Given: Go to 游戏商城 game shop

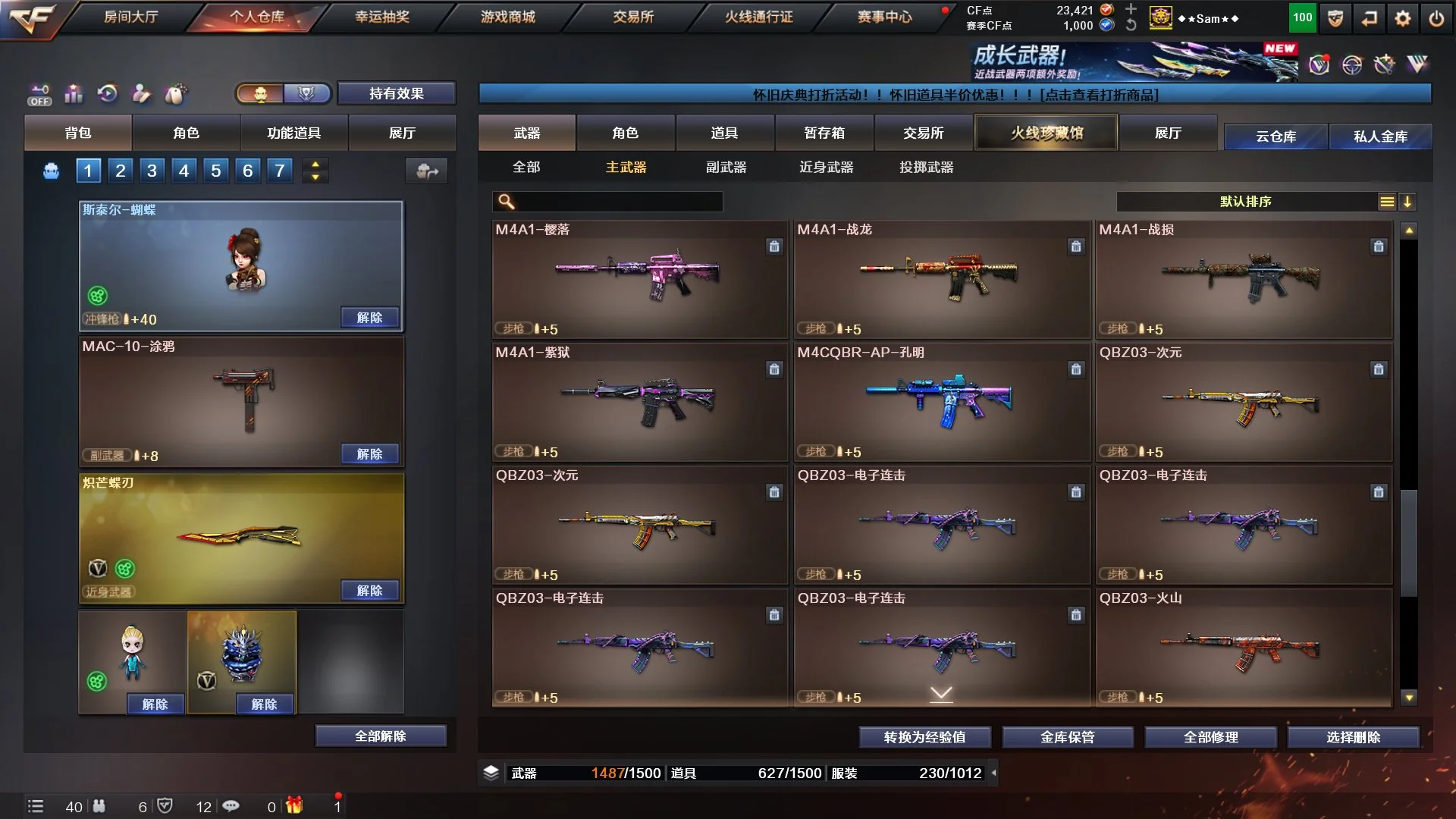Looking at the screenshot, I should click(x=507, y=17).
